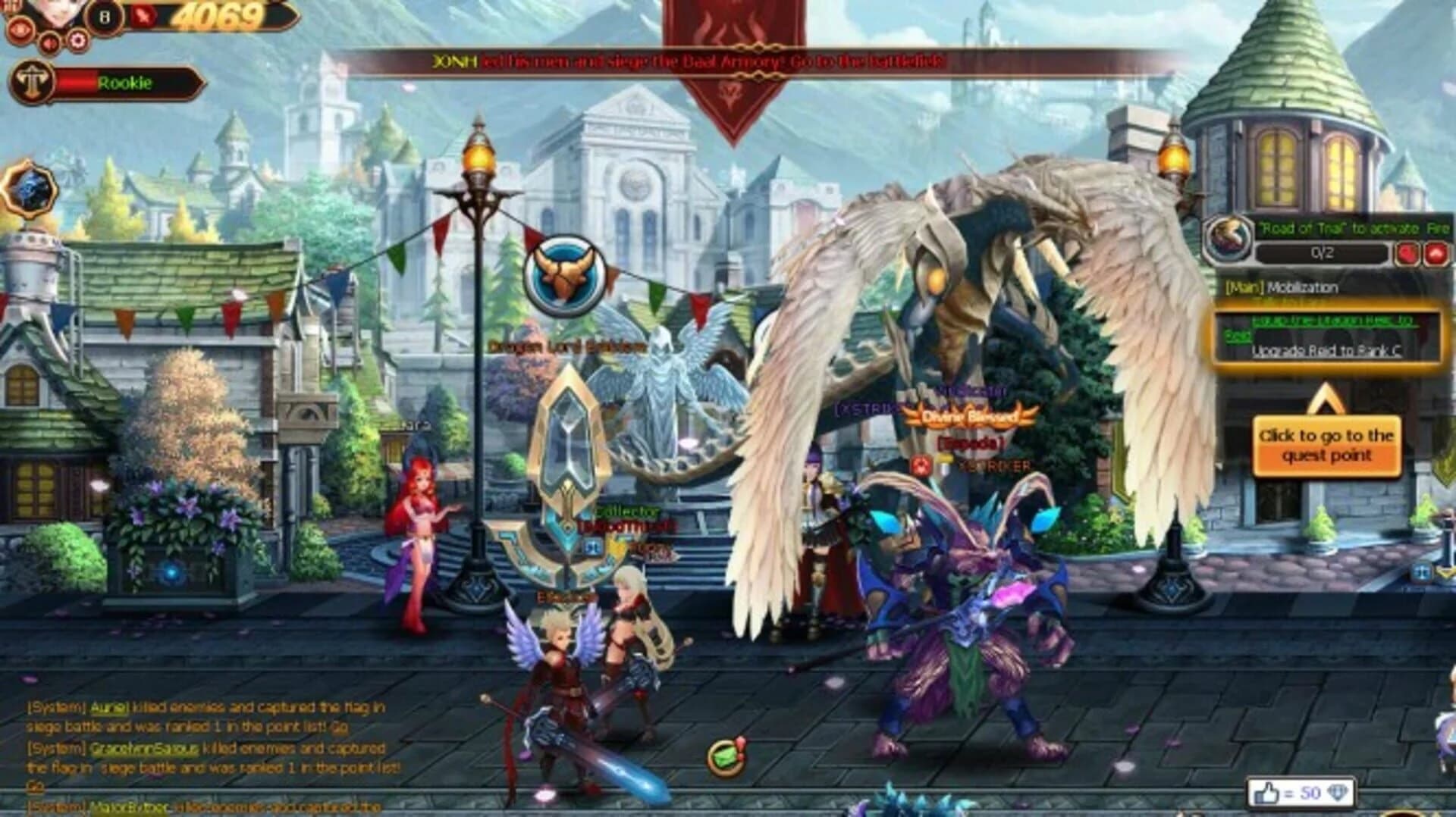The width and height of the screenshot is (1456, 817).
Task: Click the level 8 badge near the avatar
Action: [104, 15]
